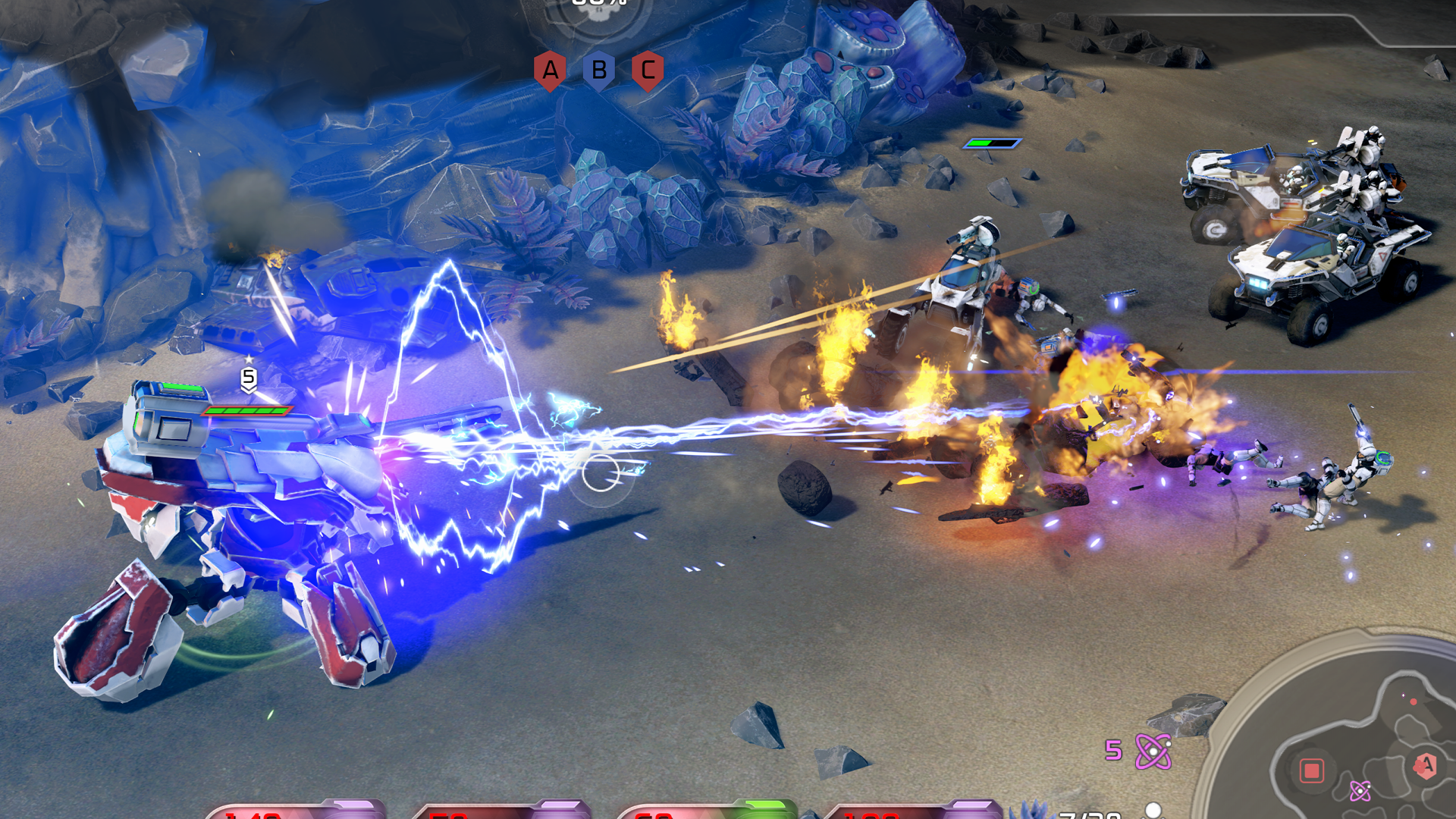Click the pink energy atom marker on minimap
Viewport: 1456px width, 819px height.
pos(1360,792)
